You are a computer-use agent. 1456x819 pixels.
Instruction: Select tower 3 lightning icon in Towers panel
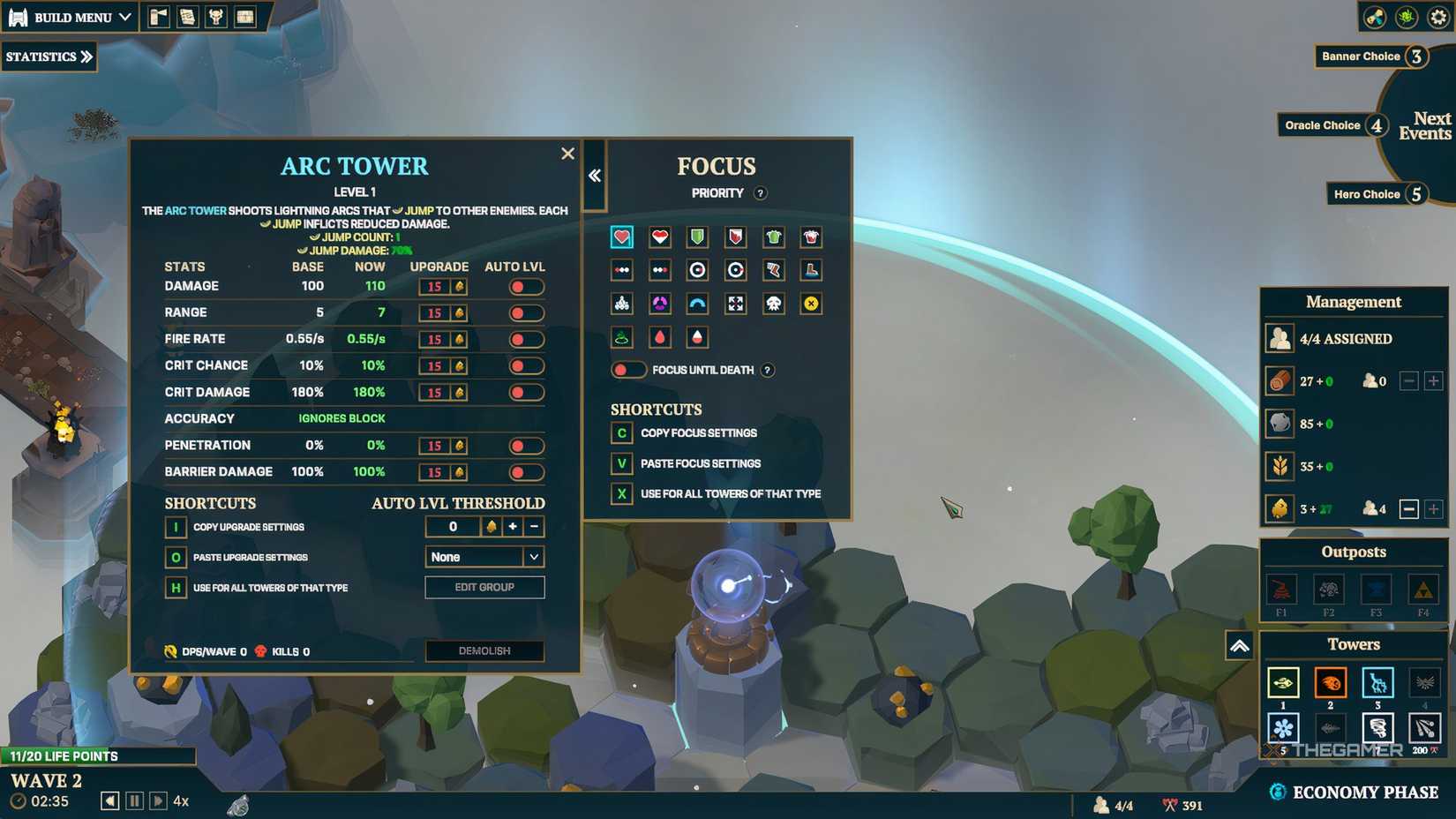click(1377, 682)
